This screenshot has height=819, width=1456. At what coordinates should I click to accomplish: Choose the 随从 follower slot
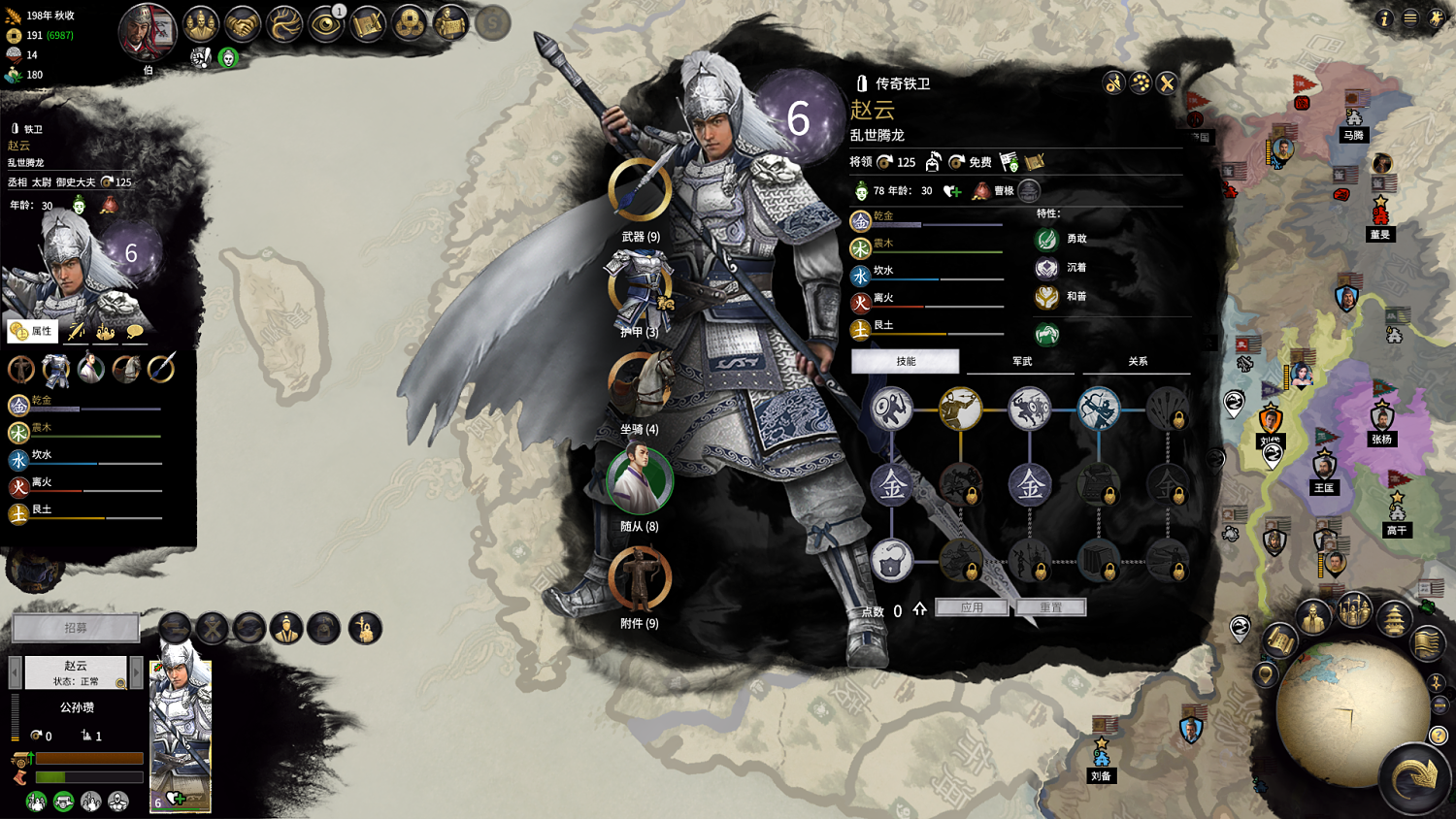point(640,480)
